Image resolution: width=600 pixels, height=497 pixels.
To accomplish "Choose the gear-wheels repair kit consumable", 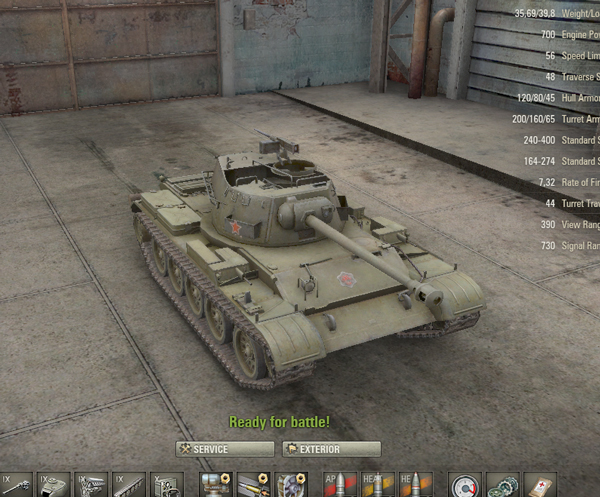I will 502,485.
